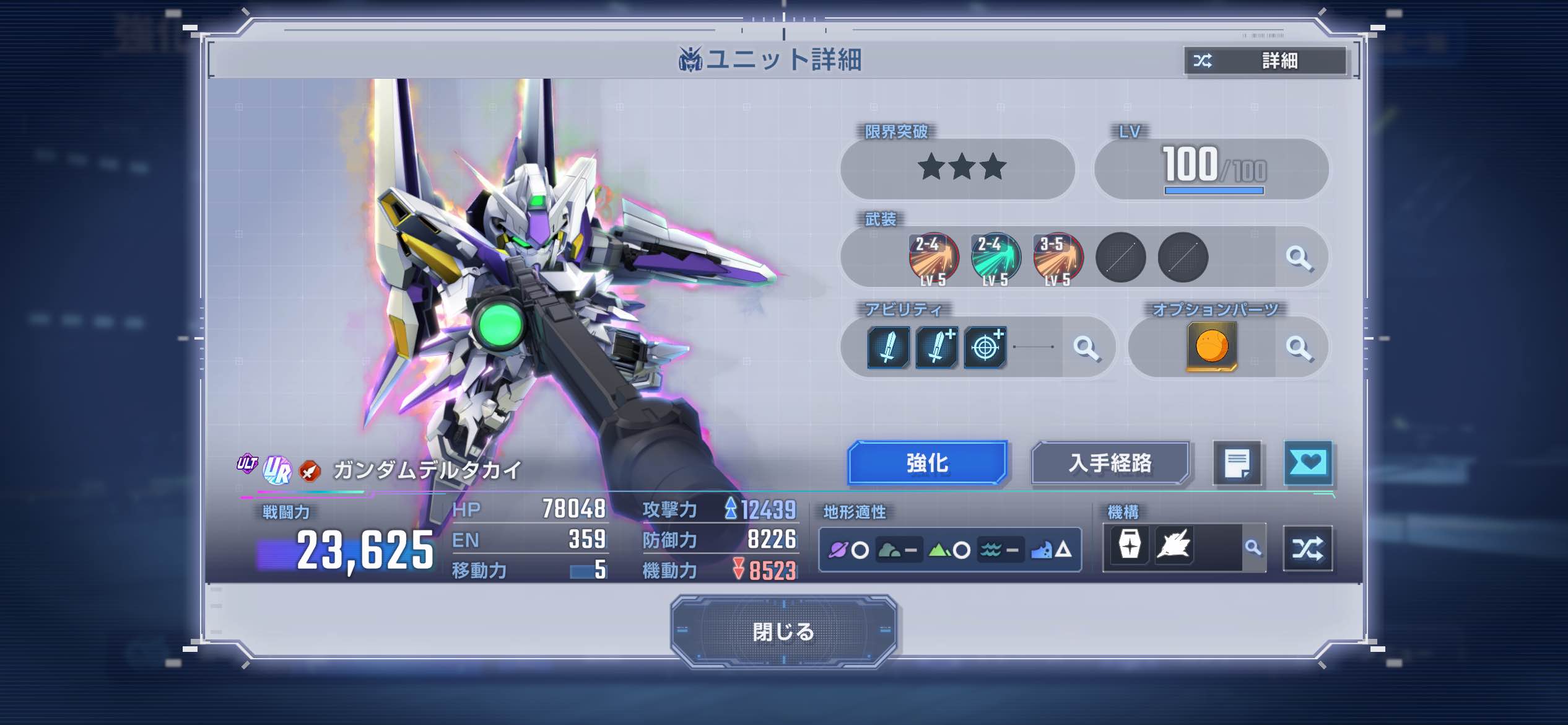Open the document note icon
This screenshot has width=1568, height=725.
tap(1237, 464)
